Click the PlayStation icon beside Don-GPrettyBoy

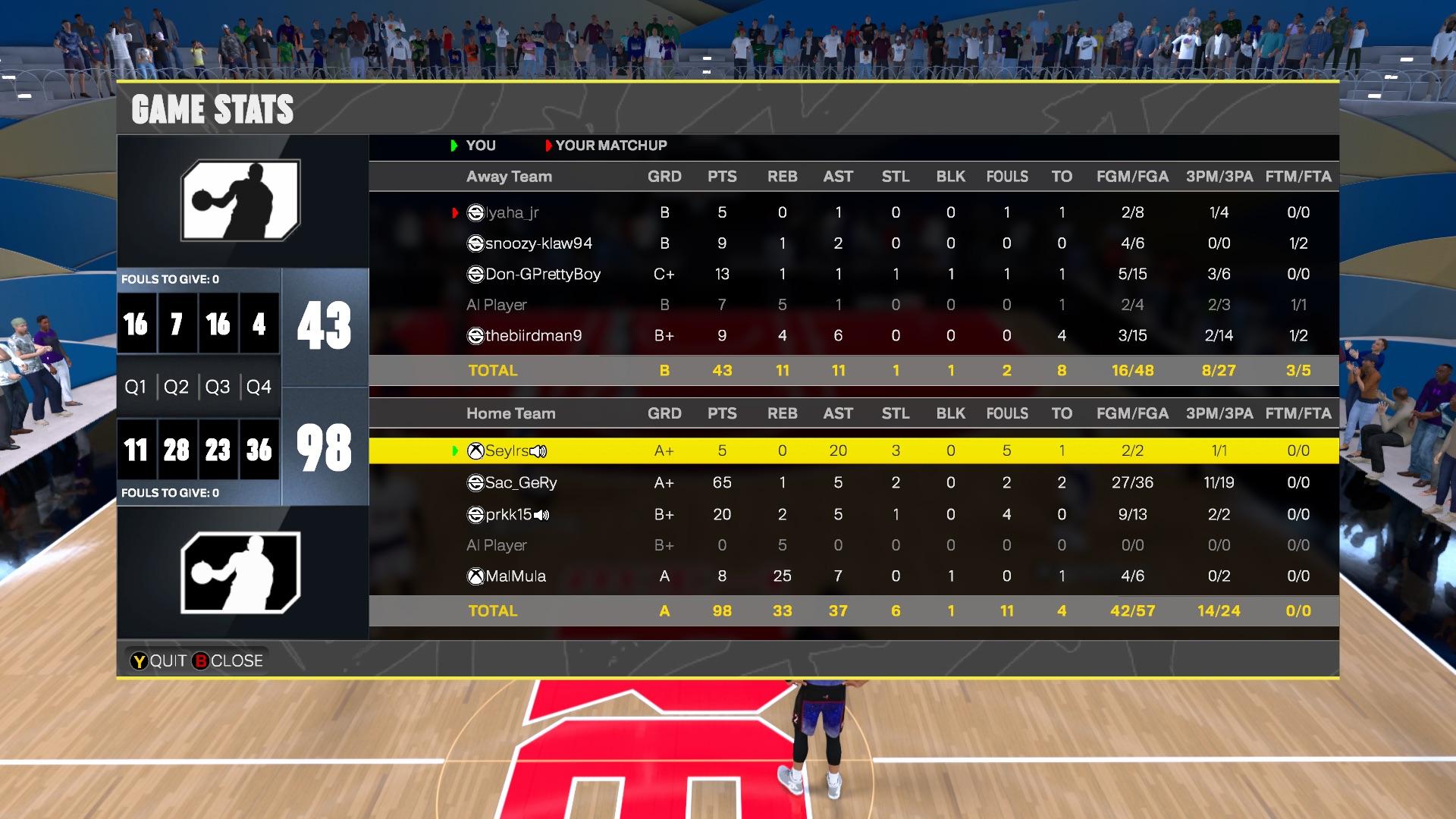(x=475, y=275)
